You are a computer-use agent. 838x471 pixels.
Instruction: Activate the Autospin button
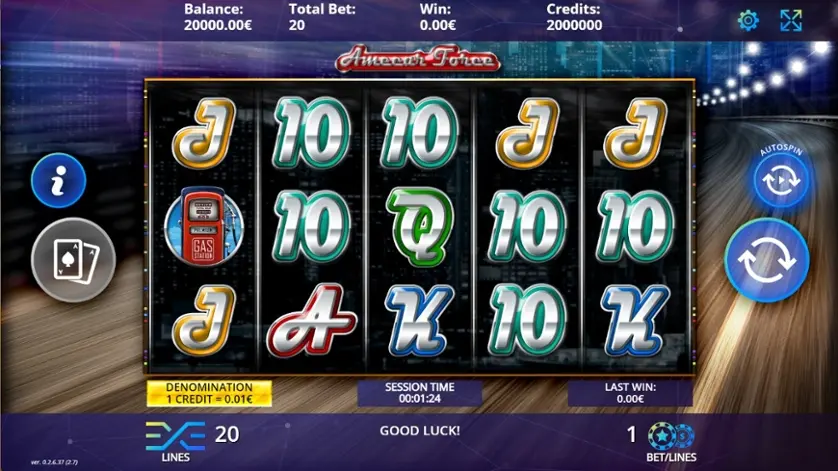[x=780, y=181]
